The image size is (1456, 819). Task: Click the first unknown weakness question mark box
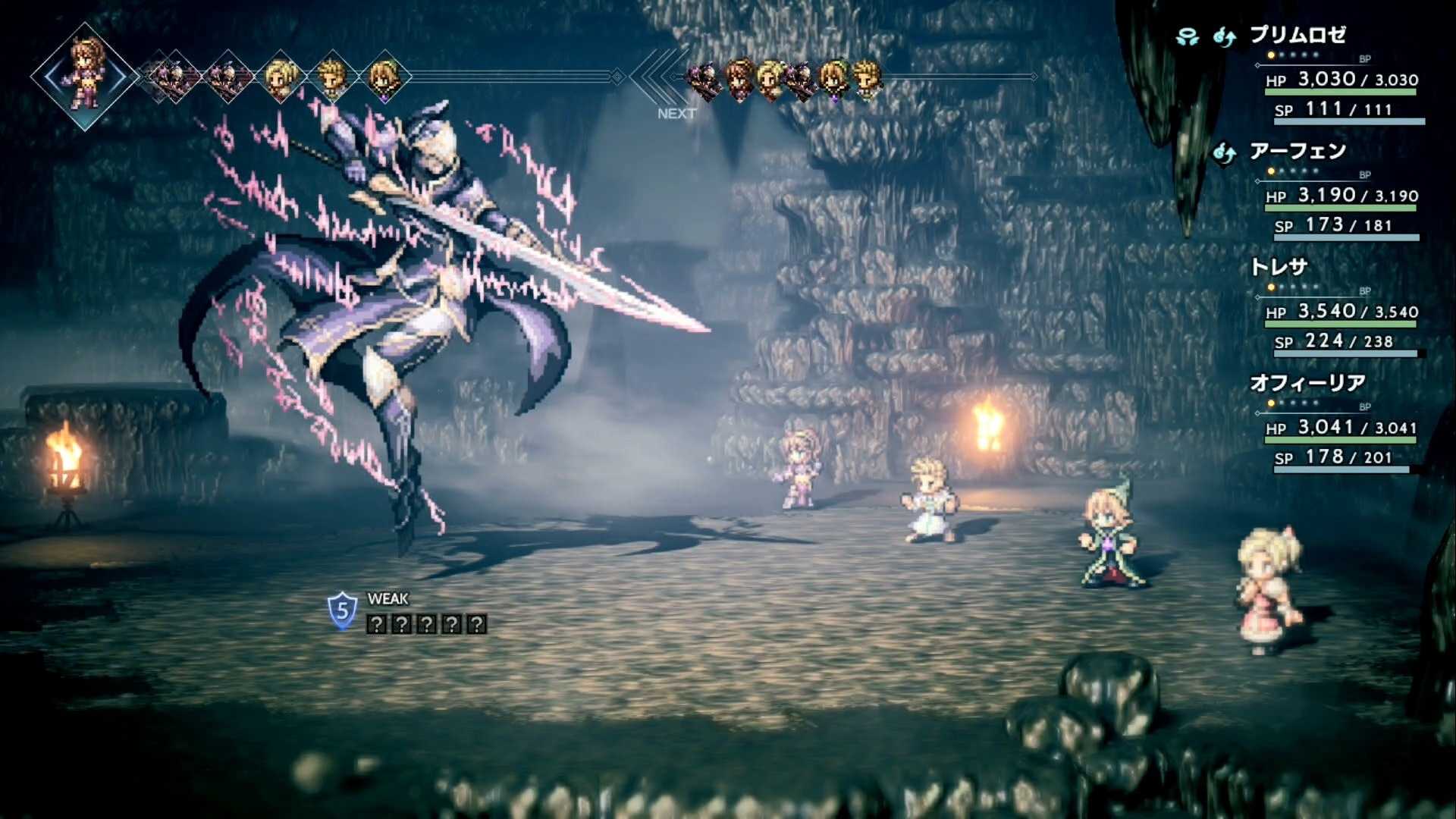coord(377,624)
